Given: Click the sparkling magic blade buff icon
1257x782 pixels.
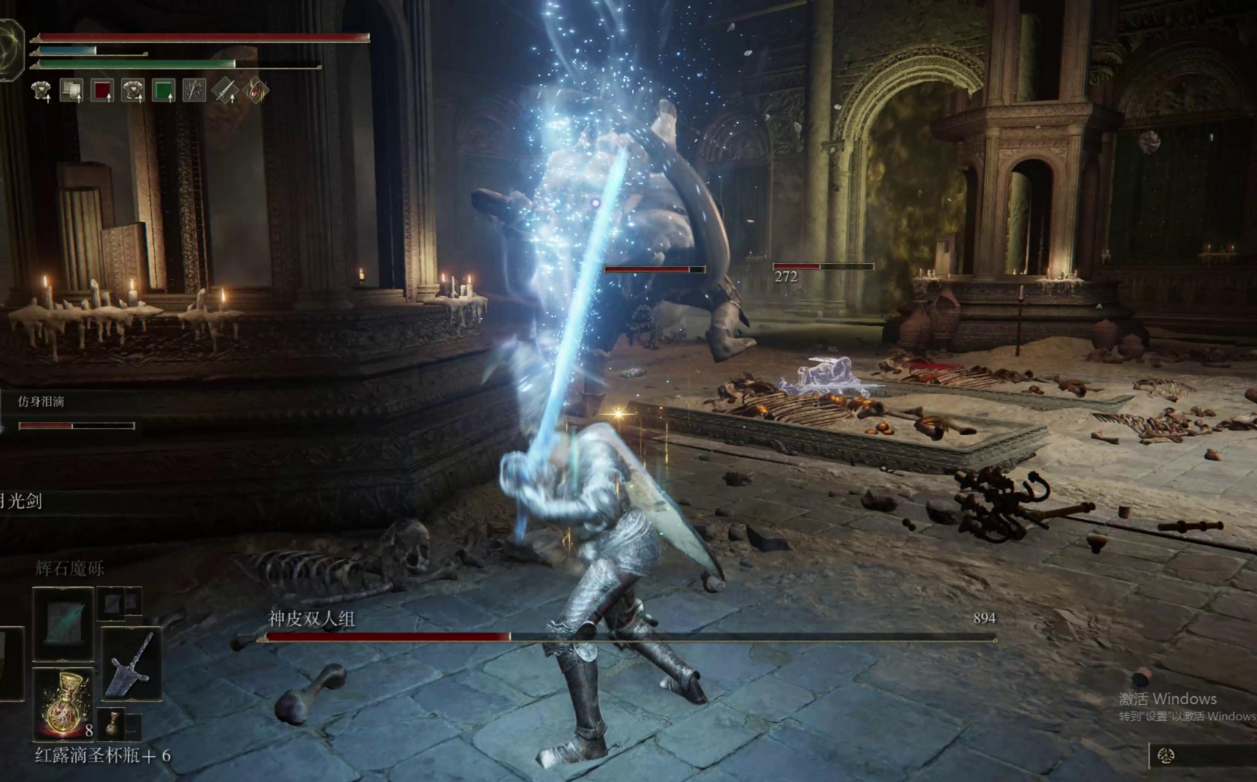Looking at the screenshot, I should [x=194, y=91].
